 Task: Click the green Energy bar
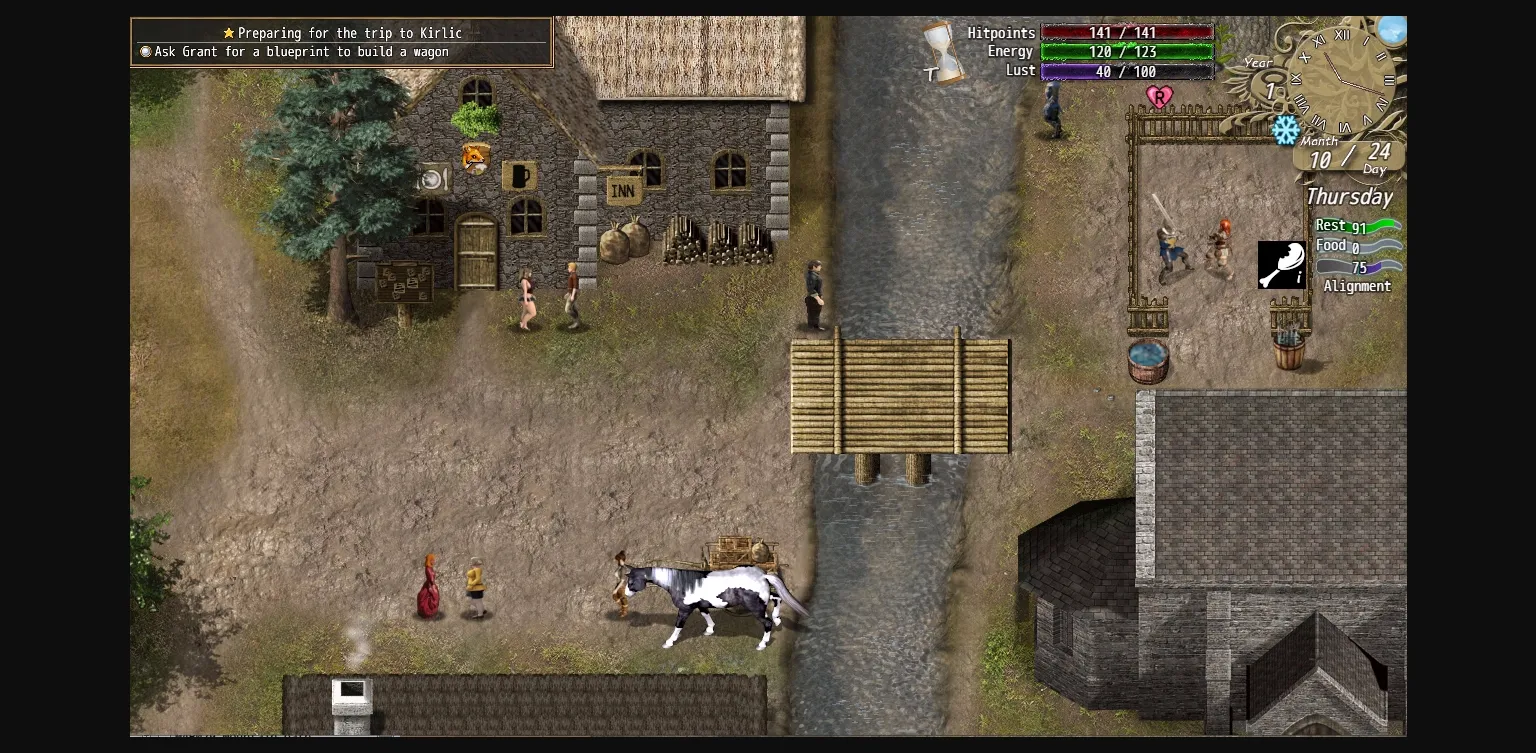1127,51
